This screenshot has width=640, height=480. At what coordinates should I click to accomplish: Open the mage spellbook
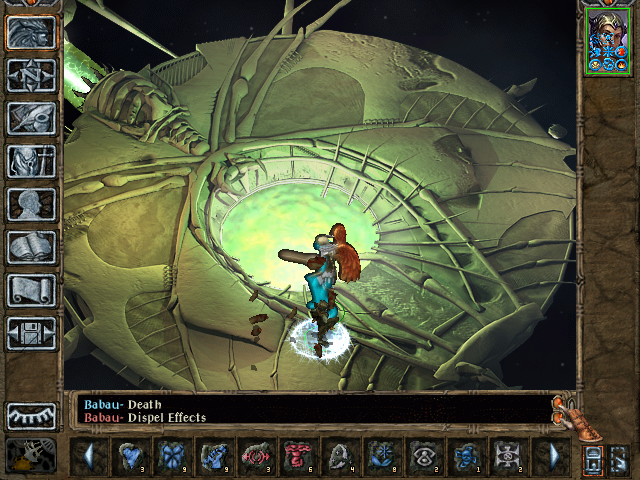pos(31,247)
